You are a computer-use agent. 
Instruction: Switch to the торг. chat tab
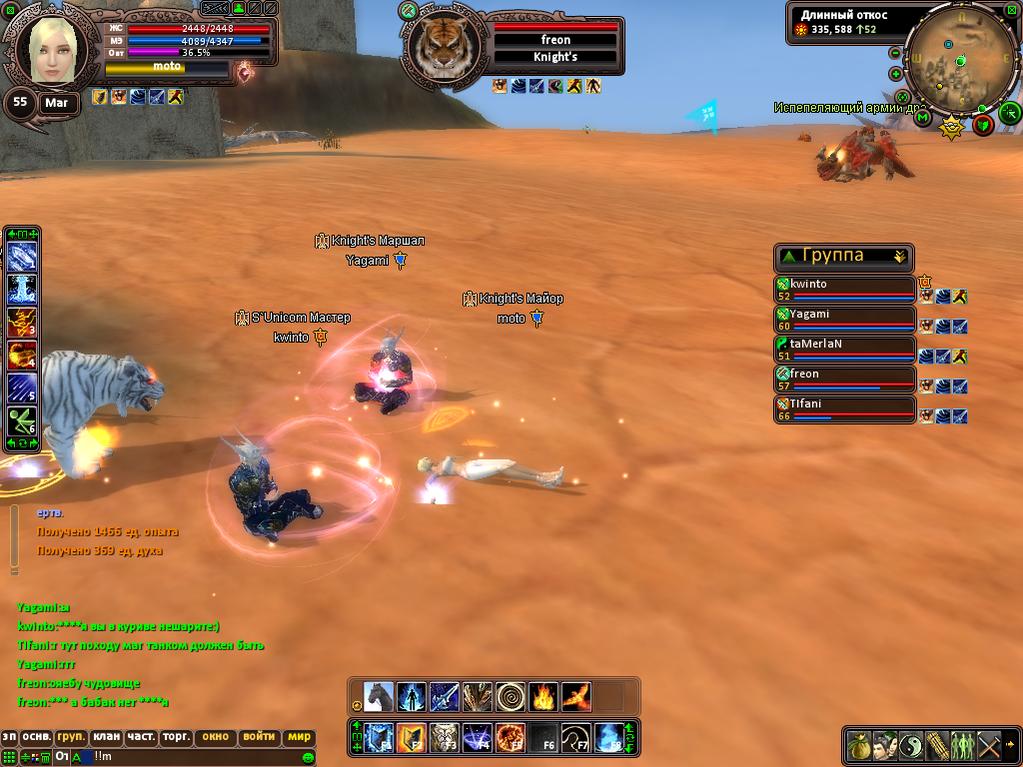point(176,737)
